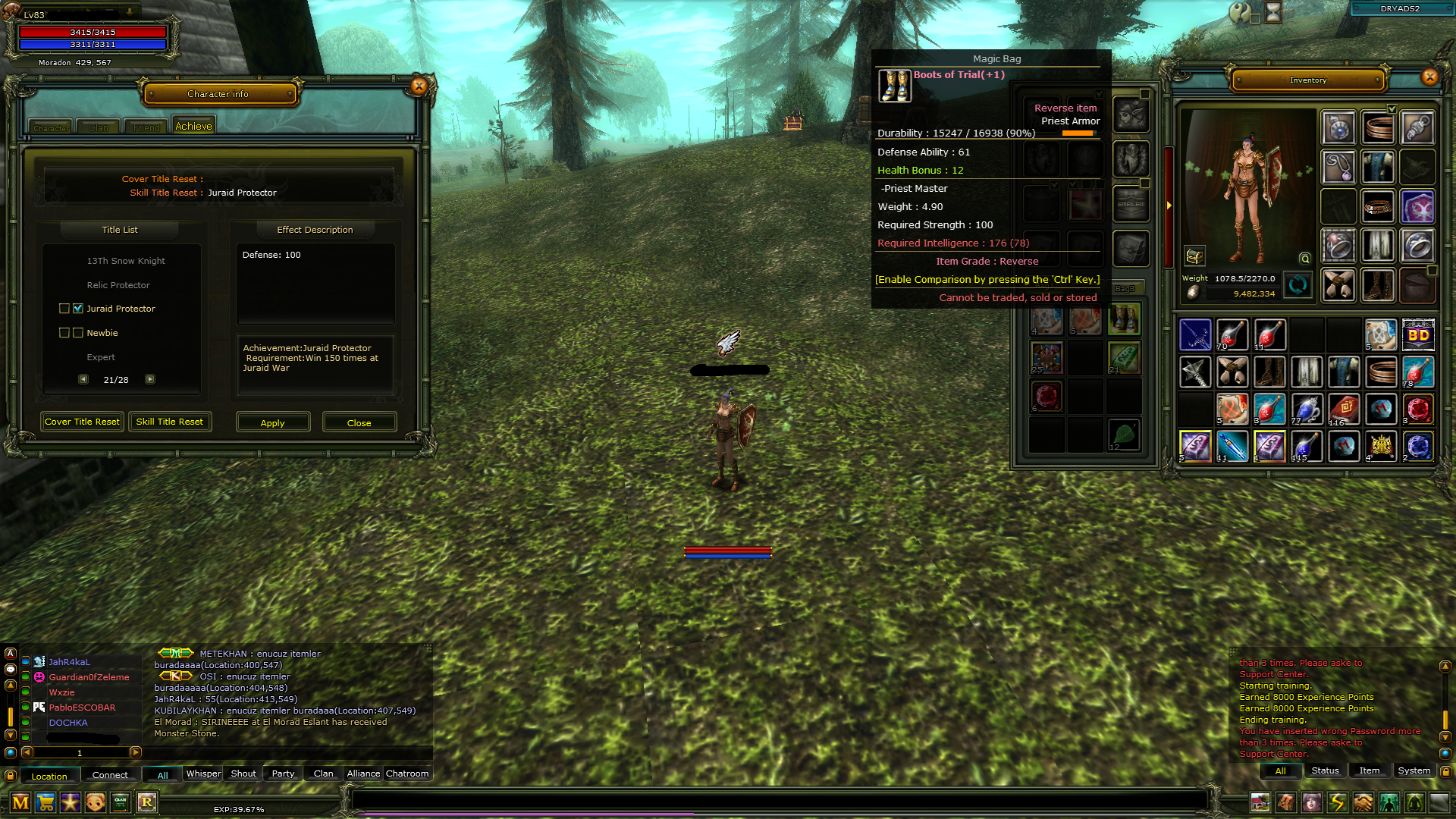Open the Clan tab in Character info
This screenshot has height=819, width=1456.
pos(99,127)
